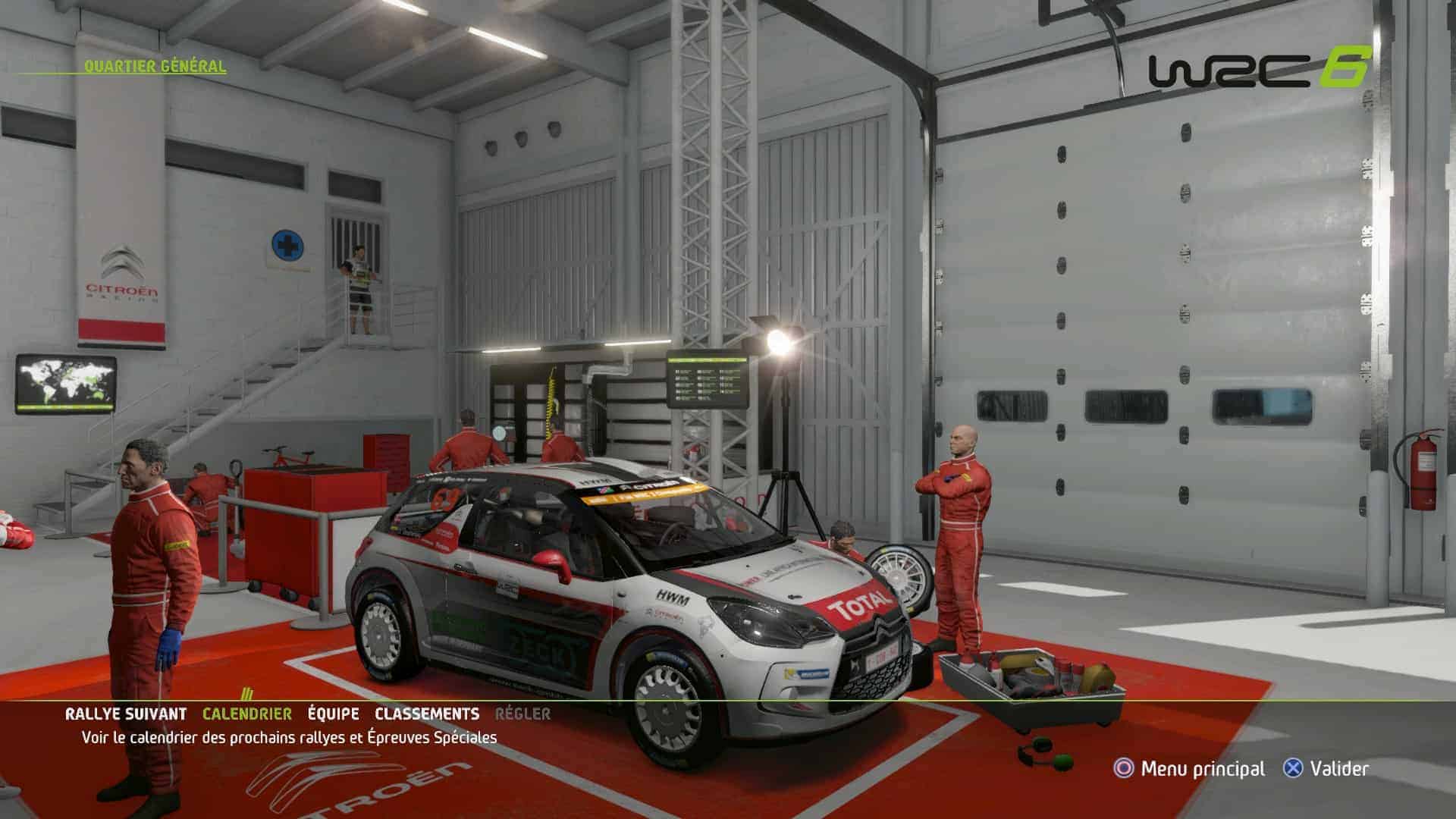Select the Rallye Suivant menu entry
1456x819 pixels.
(126, 714)
